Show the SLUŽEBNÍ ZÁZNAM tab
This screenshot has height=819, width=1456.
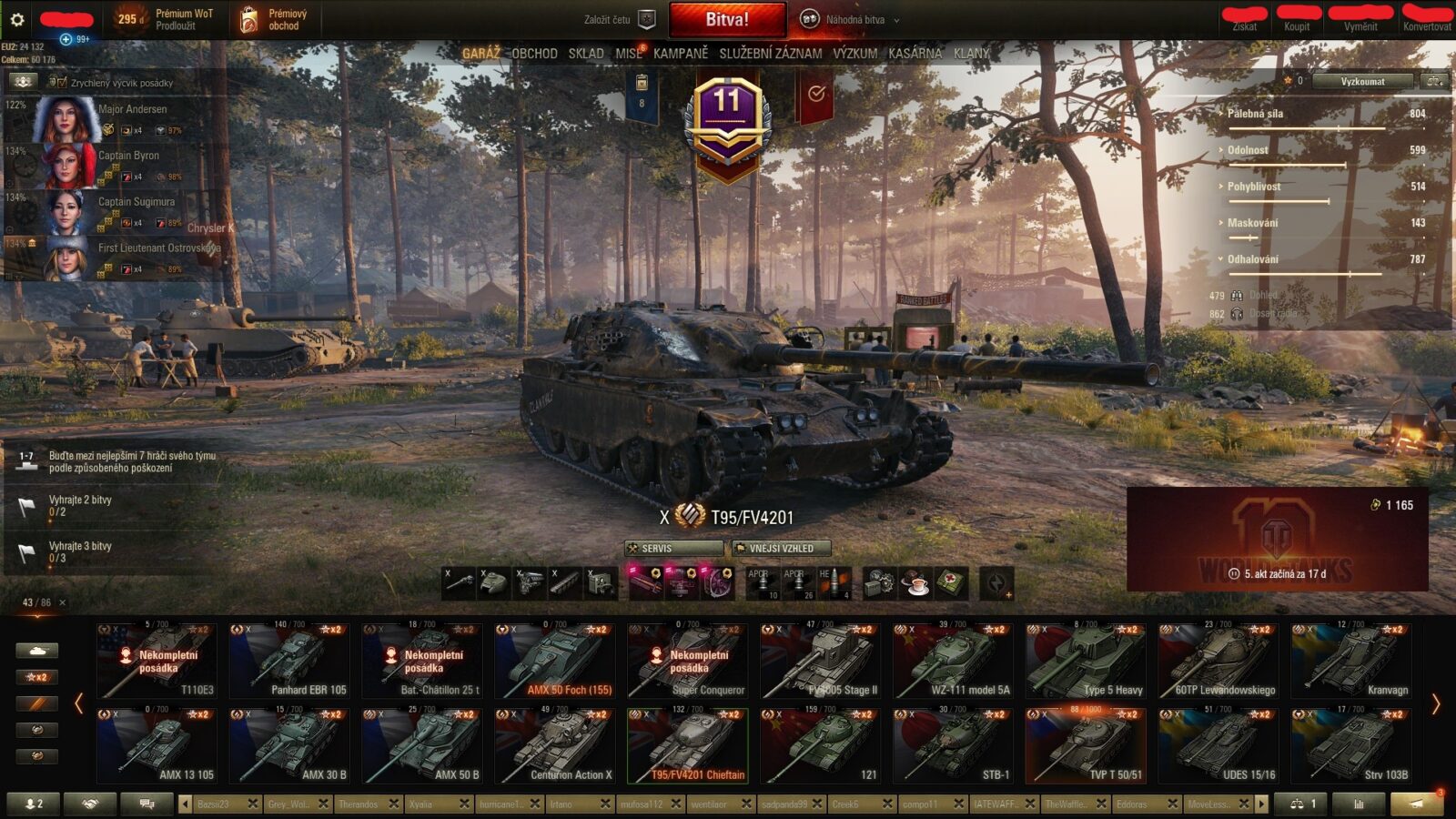(770, 54)
